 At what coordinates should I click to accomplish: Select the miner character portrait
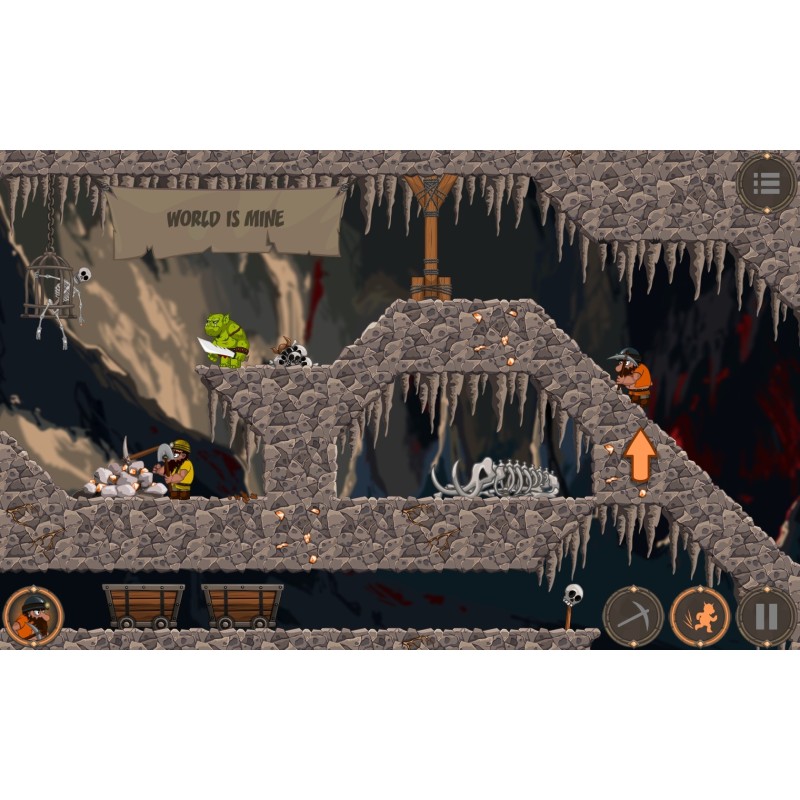33,616
